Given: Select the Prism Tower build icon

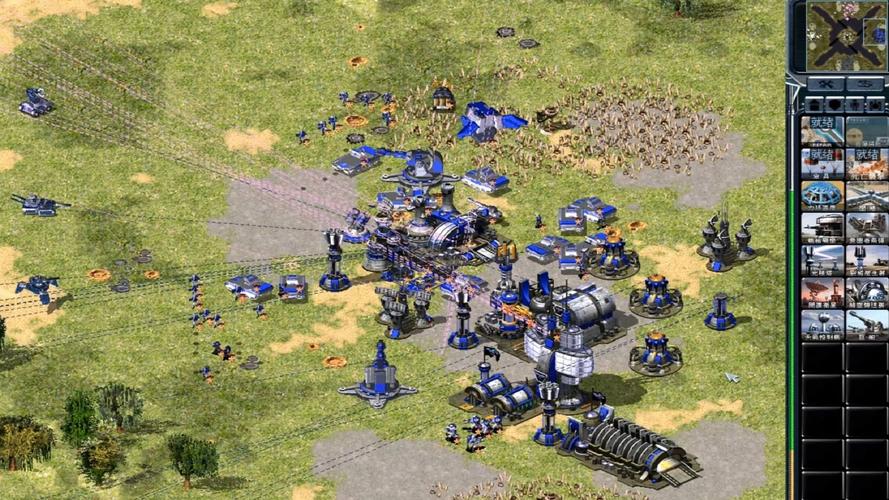Looking at the screenshot, I should click(822, 260).
